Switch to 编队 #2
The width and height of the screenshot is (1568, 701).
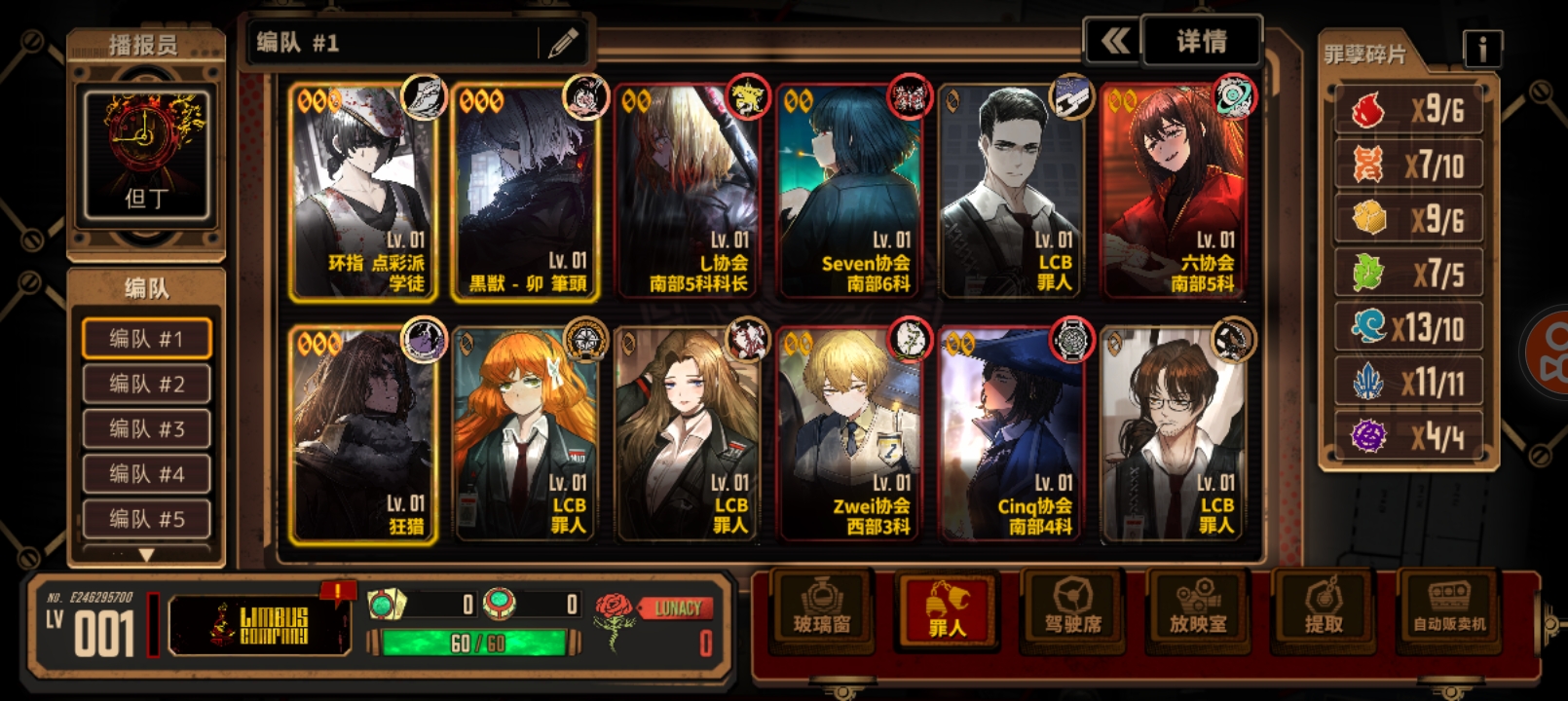(147, 384)
